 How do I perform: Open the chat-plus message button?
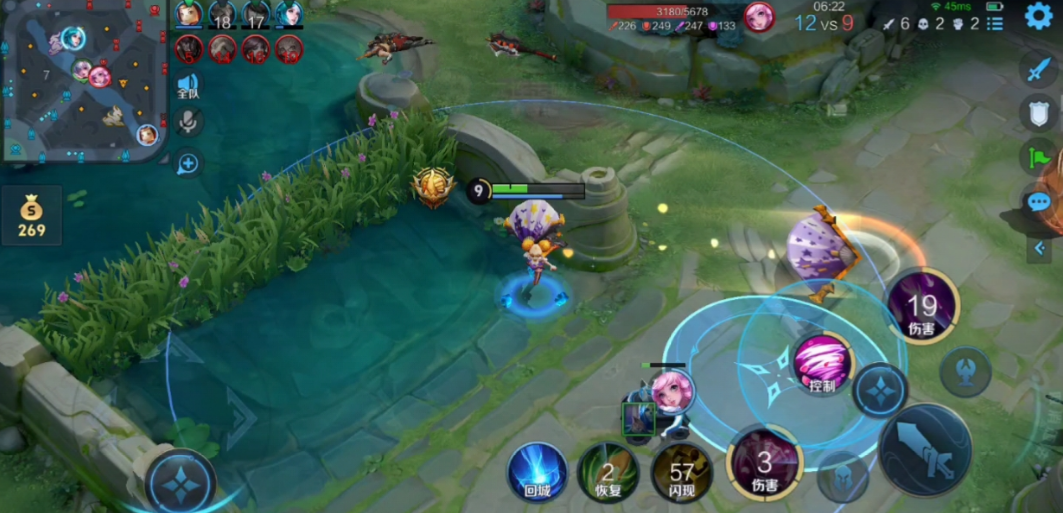[x=187, y=163]
